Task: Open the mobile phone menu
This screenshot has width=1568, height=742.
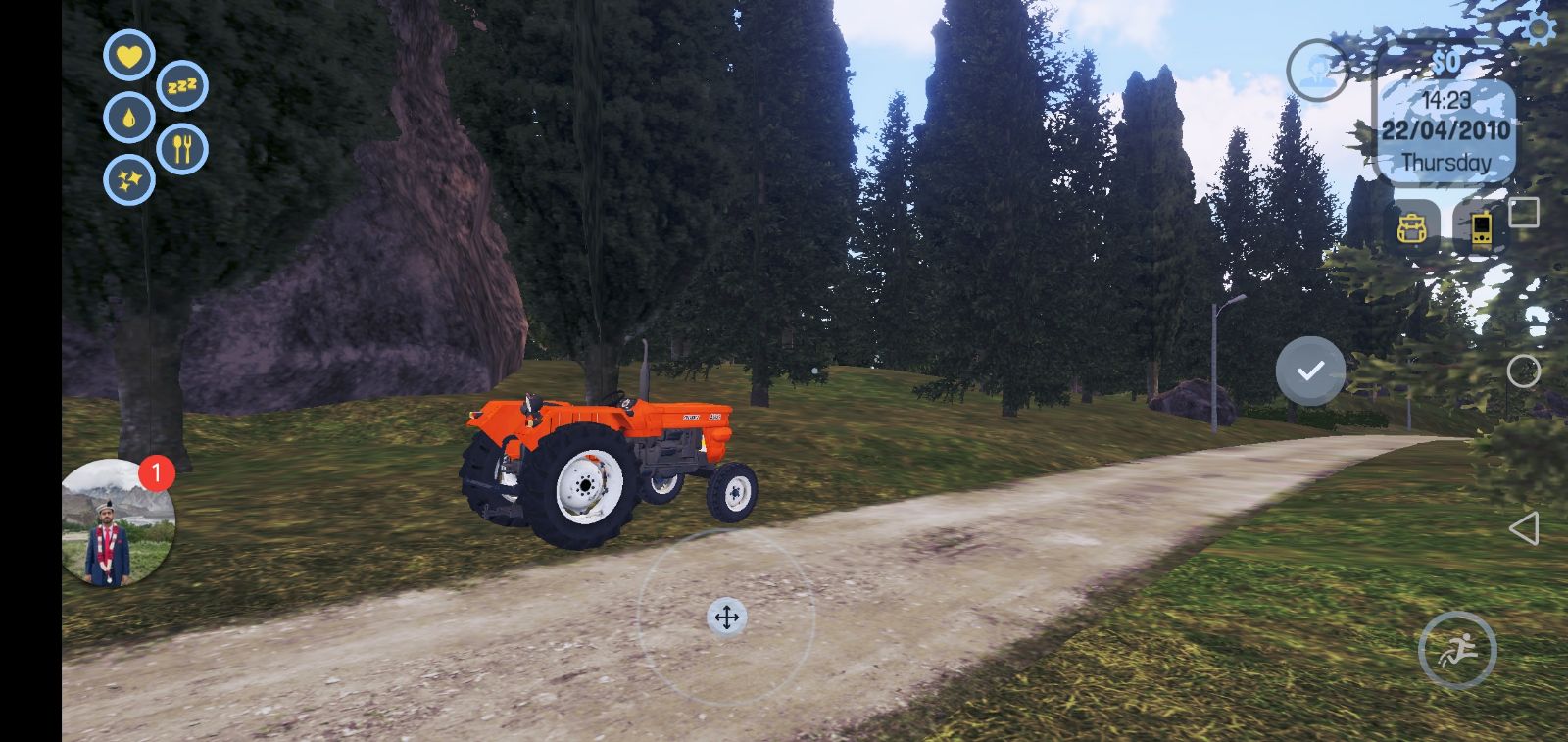Action: click(1481, 229)
